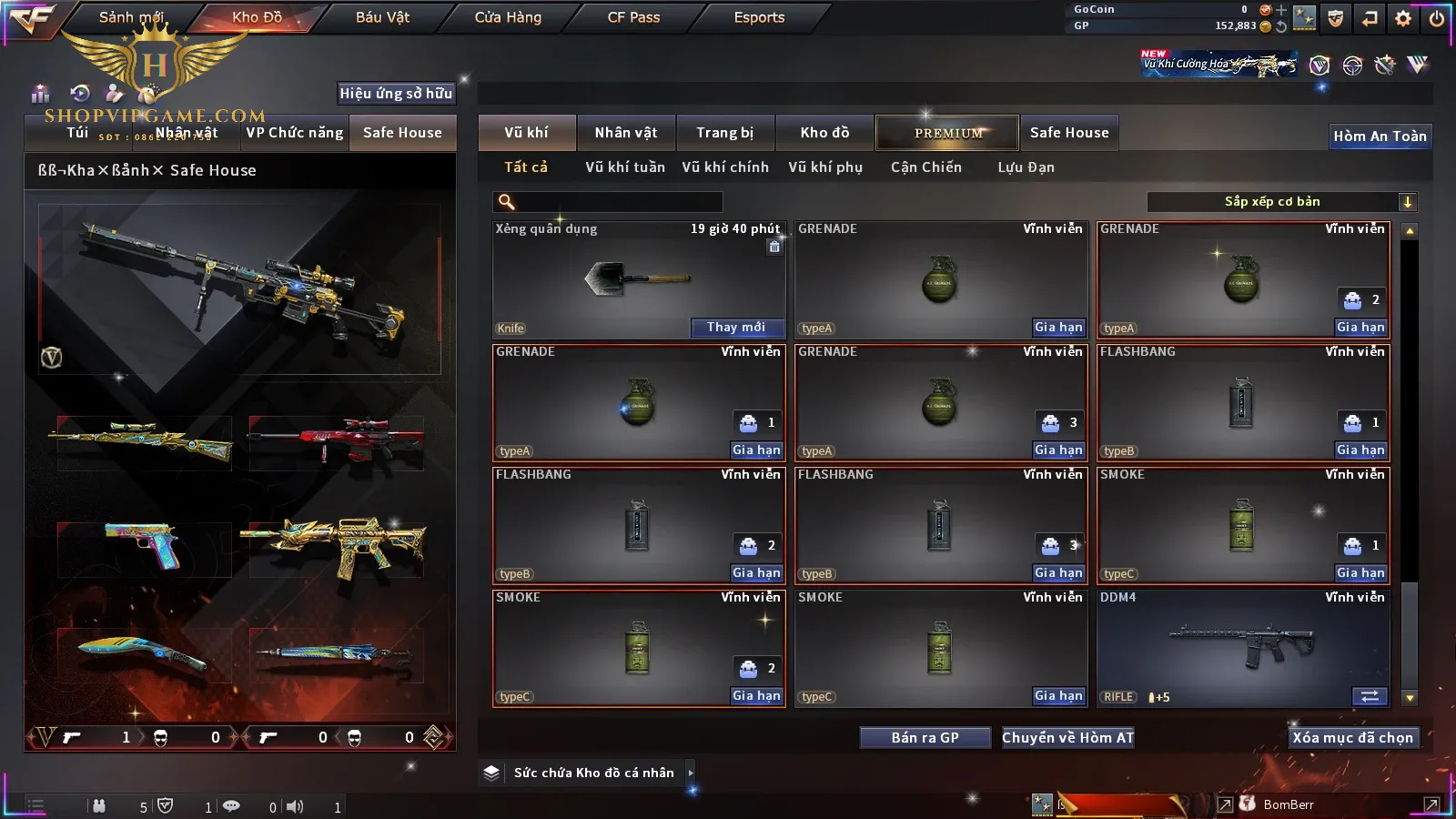The image size is (1456, 819).
Task: Select the Trang bị tab
Action: (x=725, y=133)
